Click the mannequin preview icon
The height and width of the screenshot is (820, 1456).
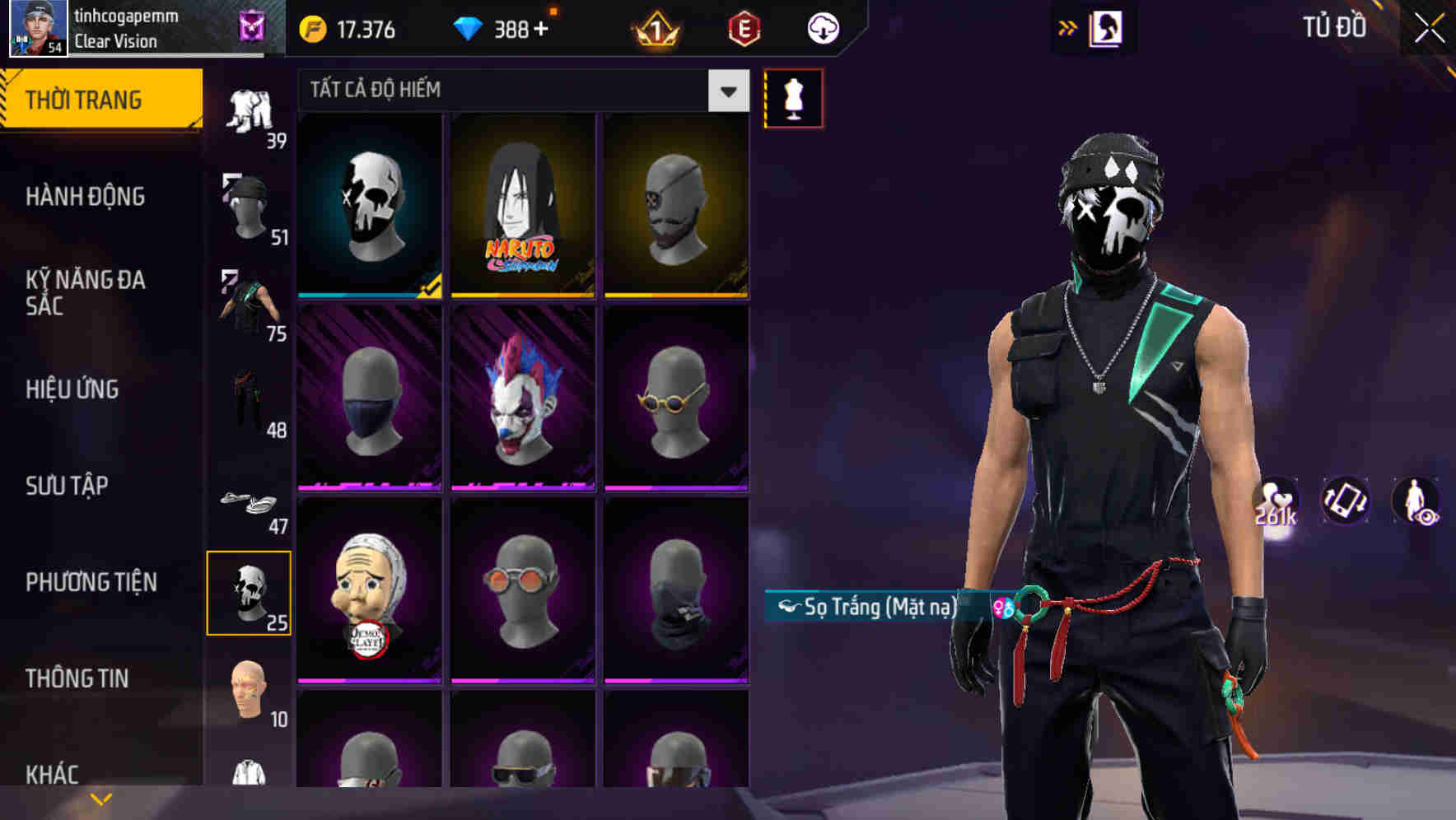(793, 97)
